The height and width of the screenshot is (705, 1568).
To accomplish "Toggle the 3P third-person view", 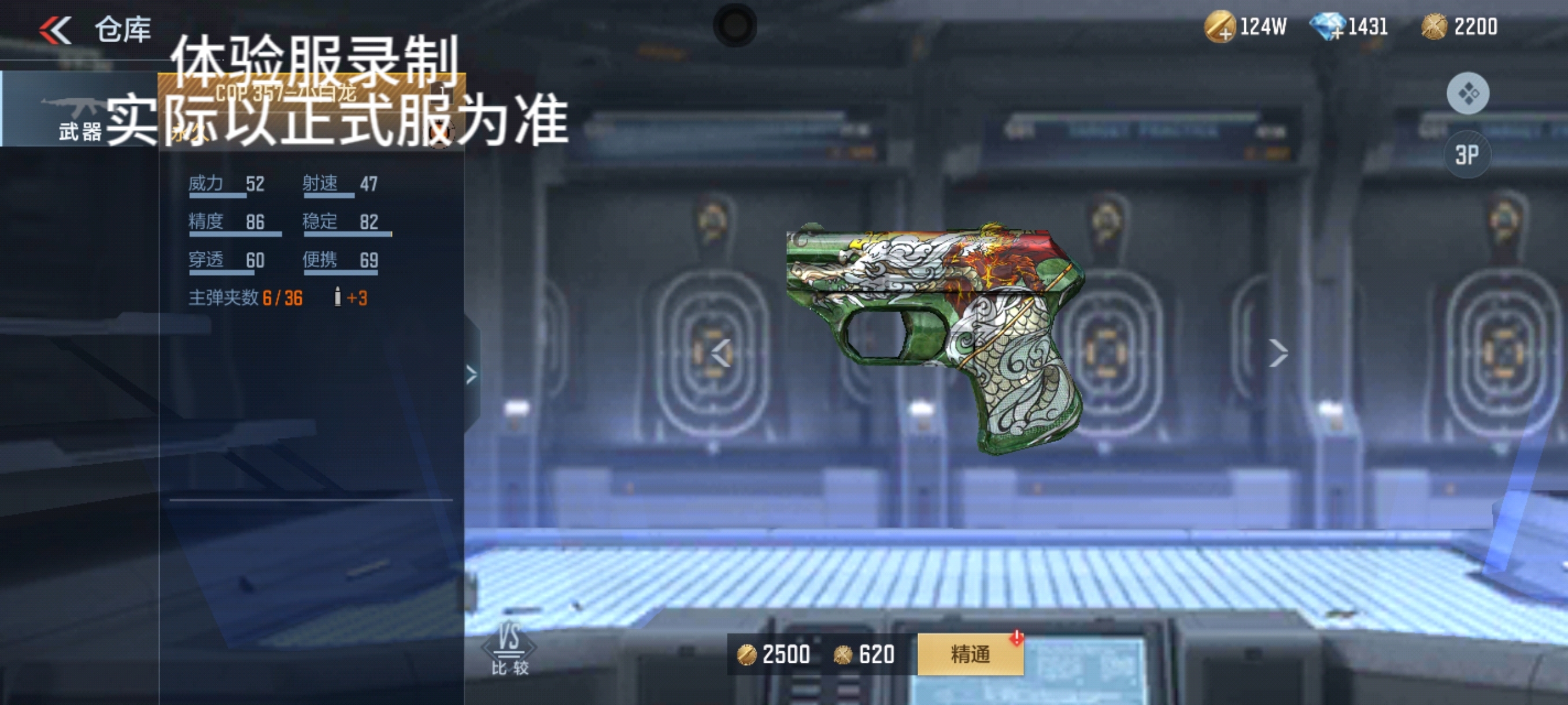I will click(x=1467, y=154).
